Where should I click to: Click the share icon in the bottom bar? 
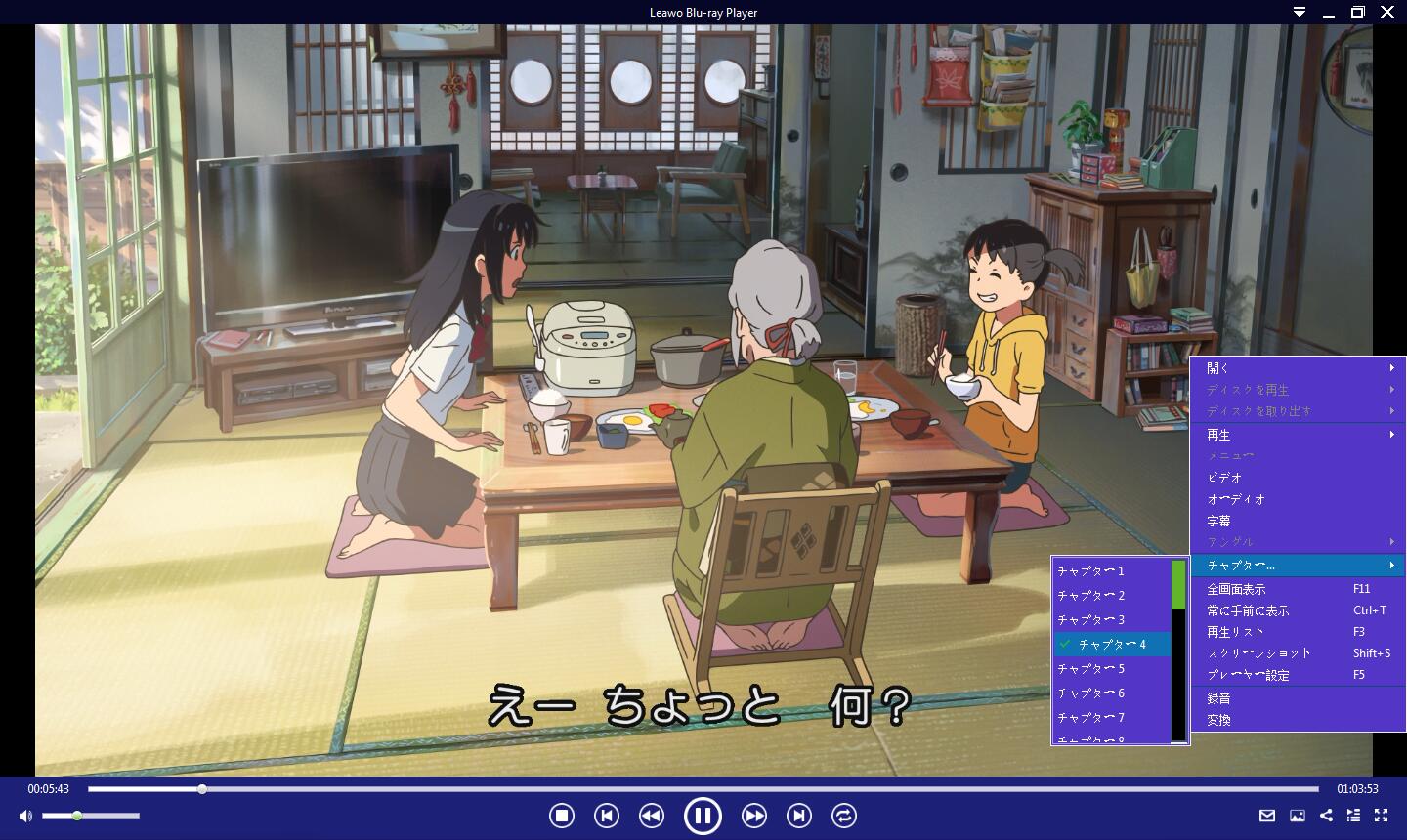click(x=1326, y=816)
